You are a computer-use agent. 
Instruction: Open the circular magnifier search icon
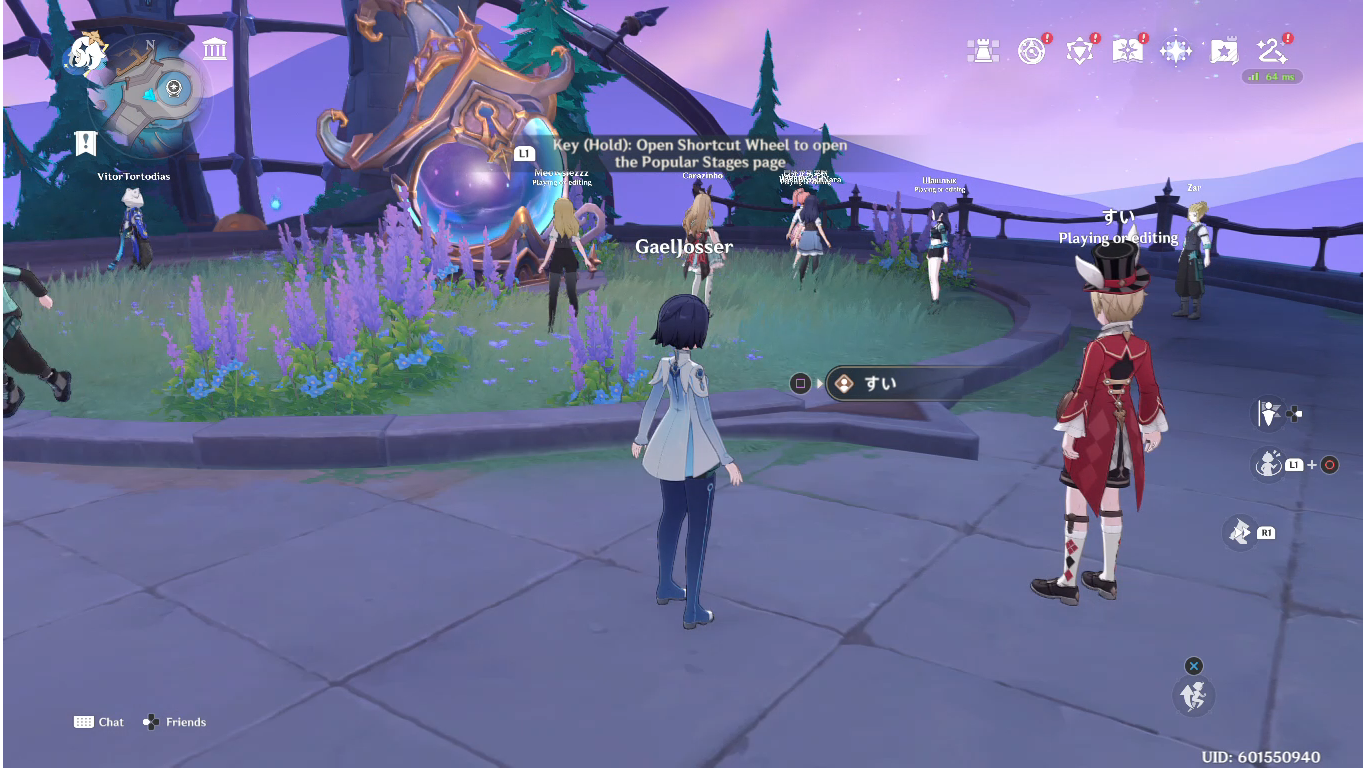(x=1031, y=51)
